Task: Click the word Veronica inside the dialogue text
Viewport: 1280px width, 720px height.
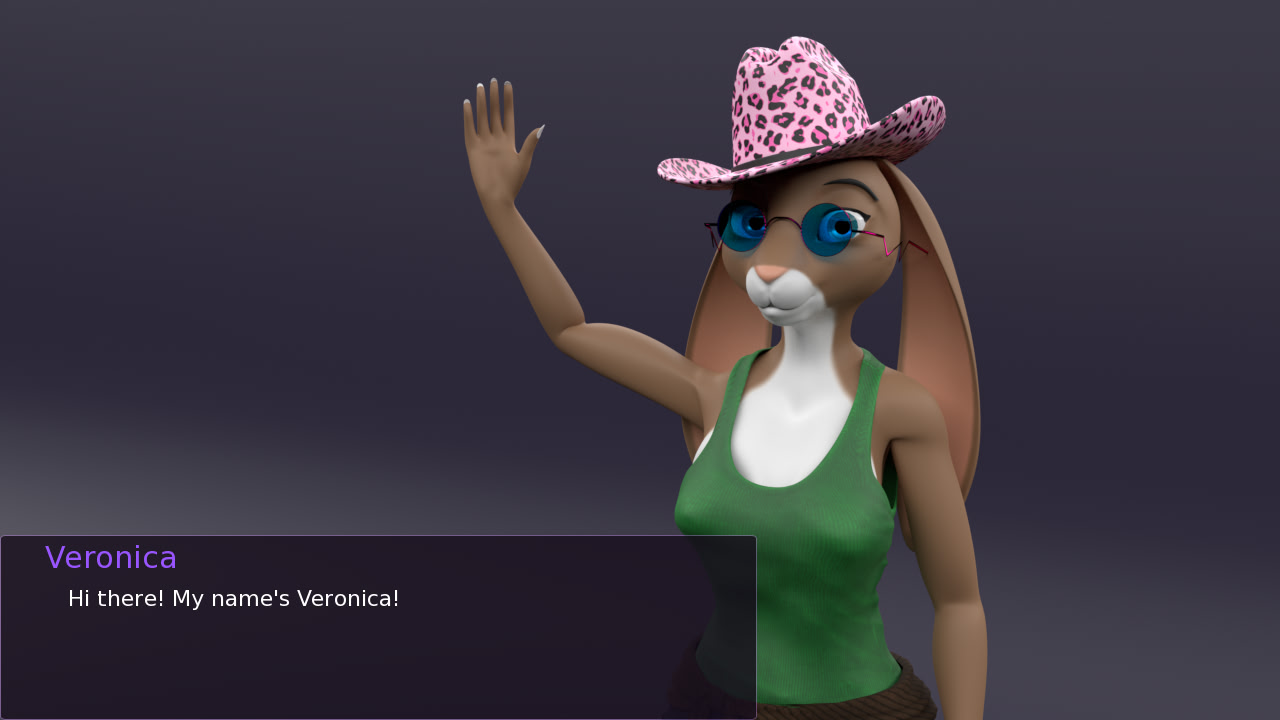Action: coord(345,598)
